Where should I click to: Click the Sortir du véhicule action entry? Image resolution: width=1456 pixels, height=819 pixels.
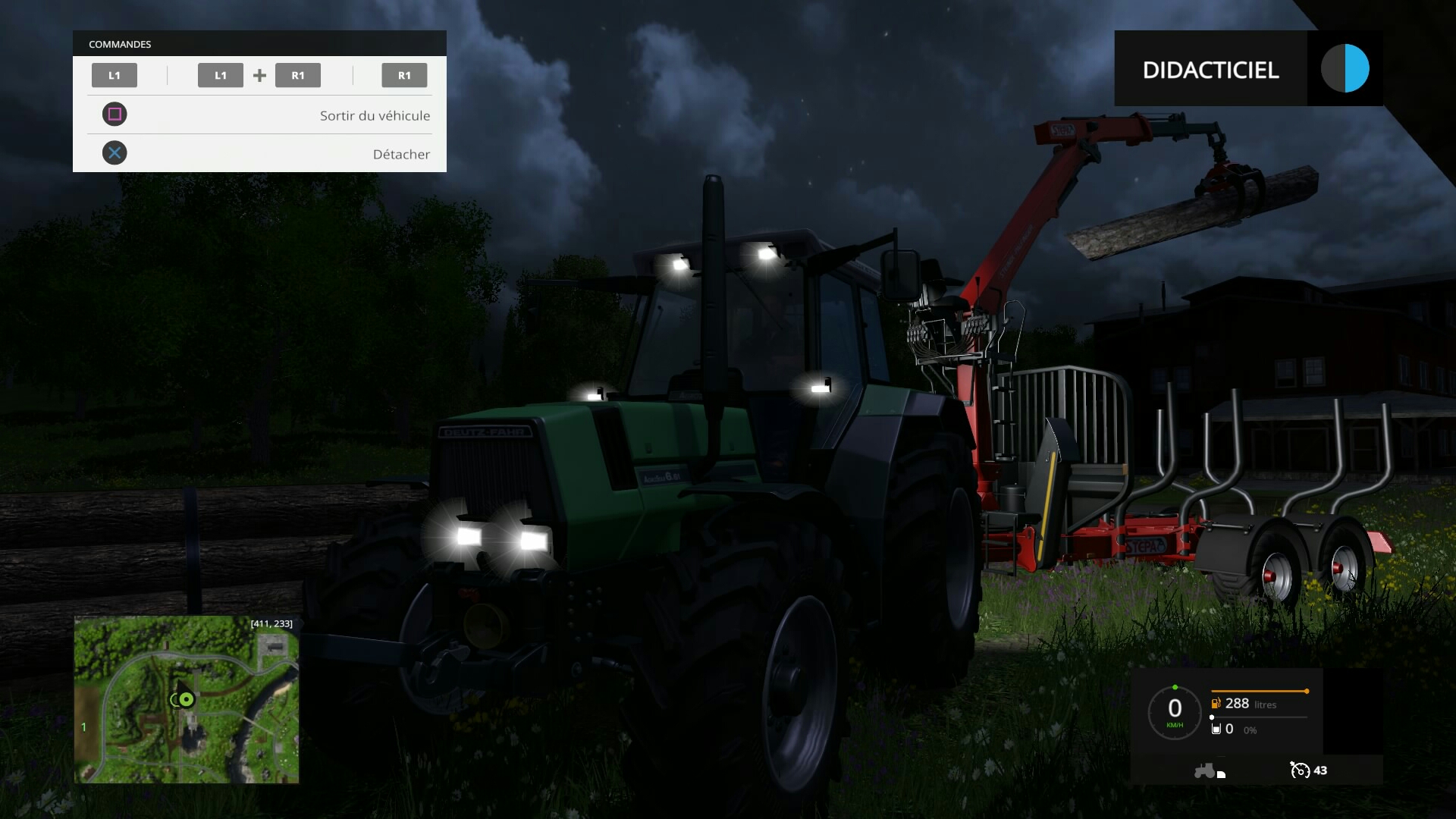click(x=375, y=115)
